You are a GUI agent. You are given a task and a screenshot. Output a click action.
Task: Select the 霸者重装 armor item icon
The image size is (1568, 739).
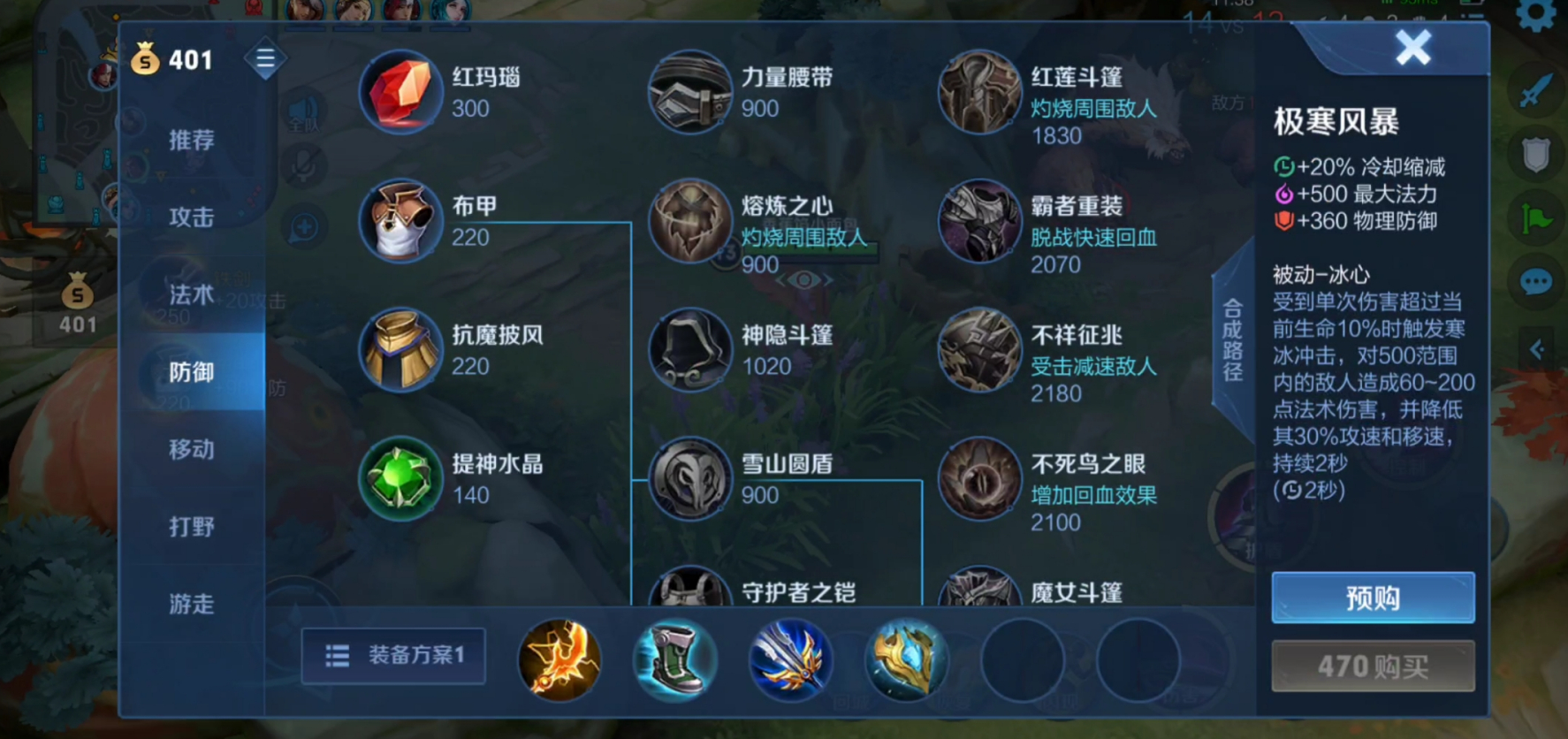point(979,221)
